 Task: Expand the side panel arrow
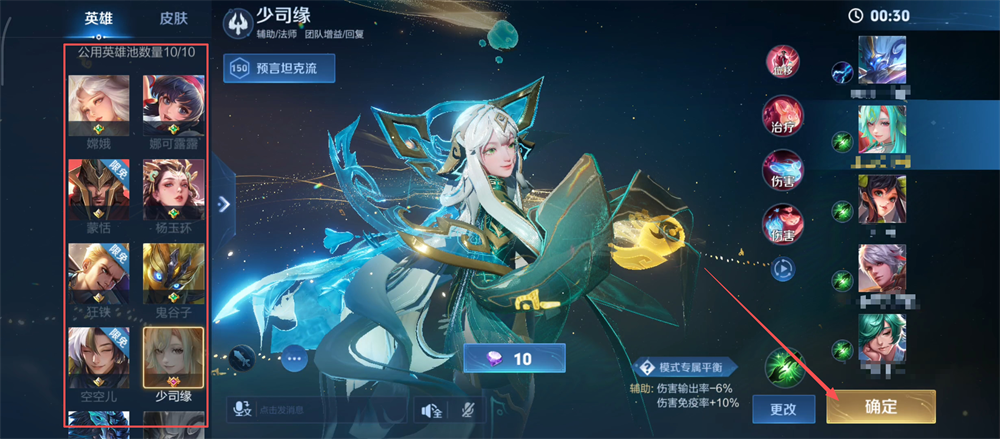[224, 203]
